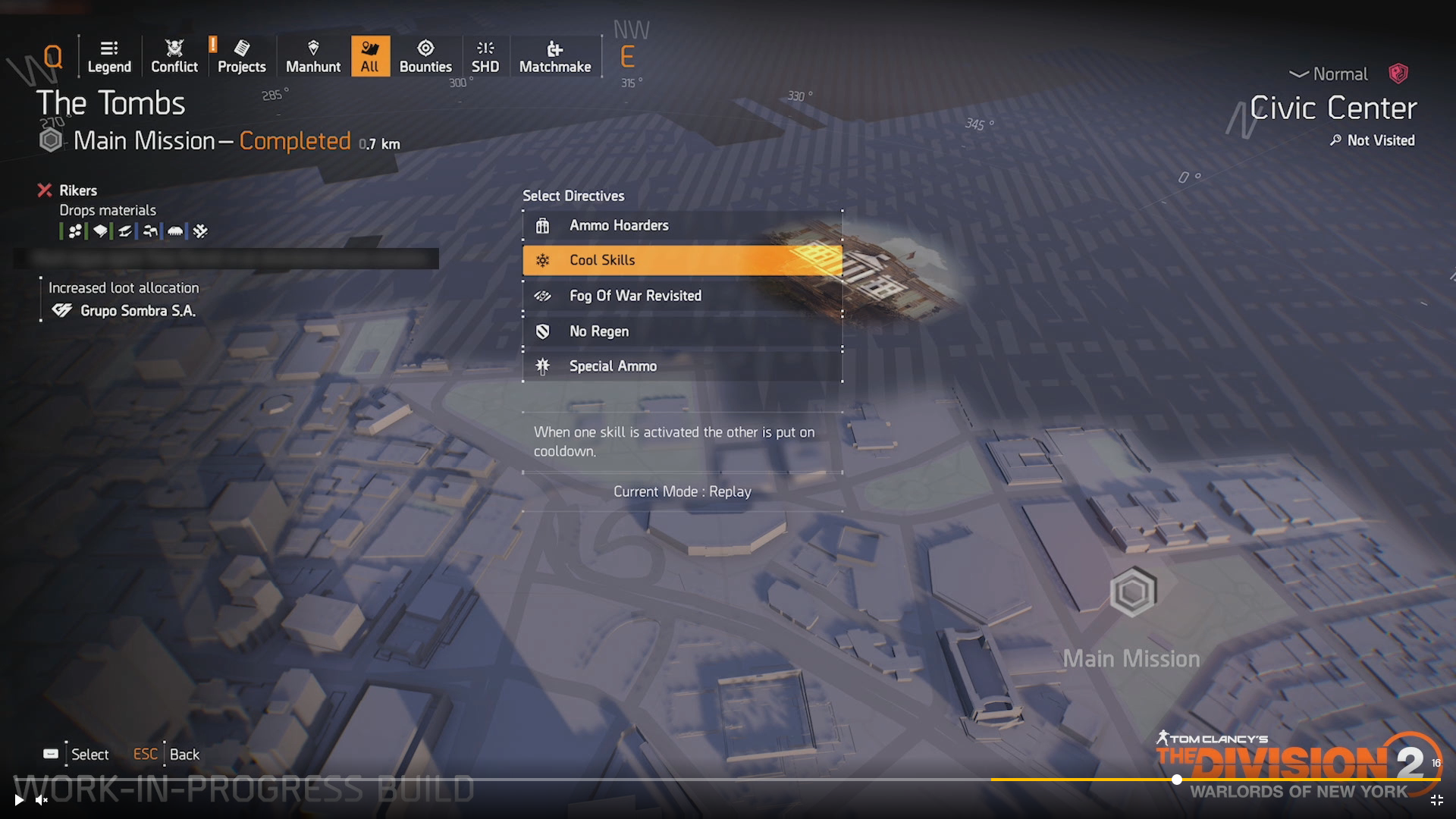Switch to the SHD tab
Viewport: 1456px width, 819px height.
(x=485, y=47)
